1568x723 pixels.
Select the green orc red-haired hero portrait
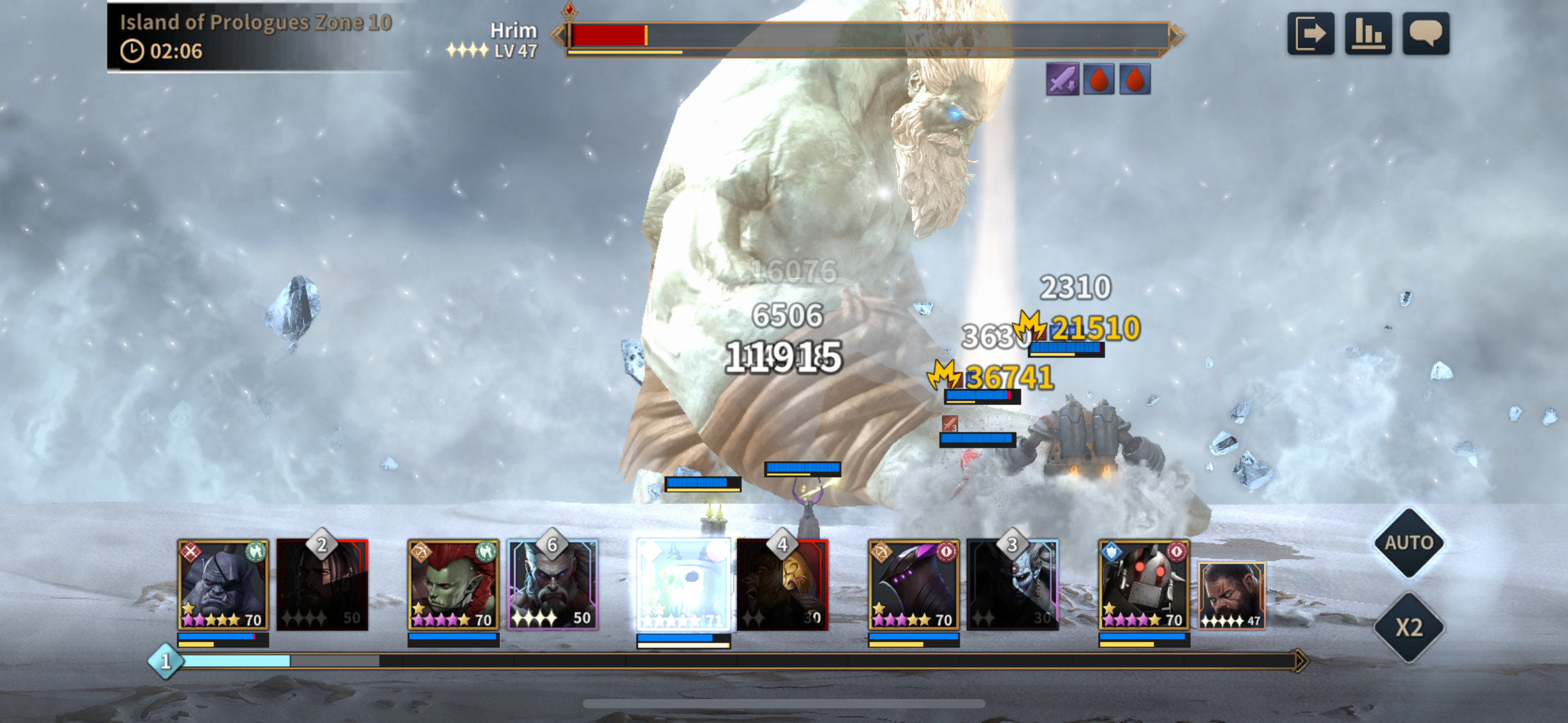point(453,584)
